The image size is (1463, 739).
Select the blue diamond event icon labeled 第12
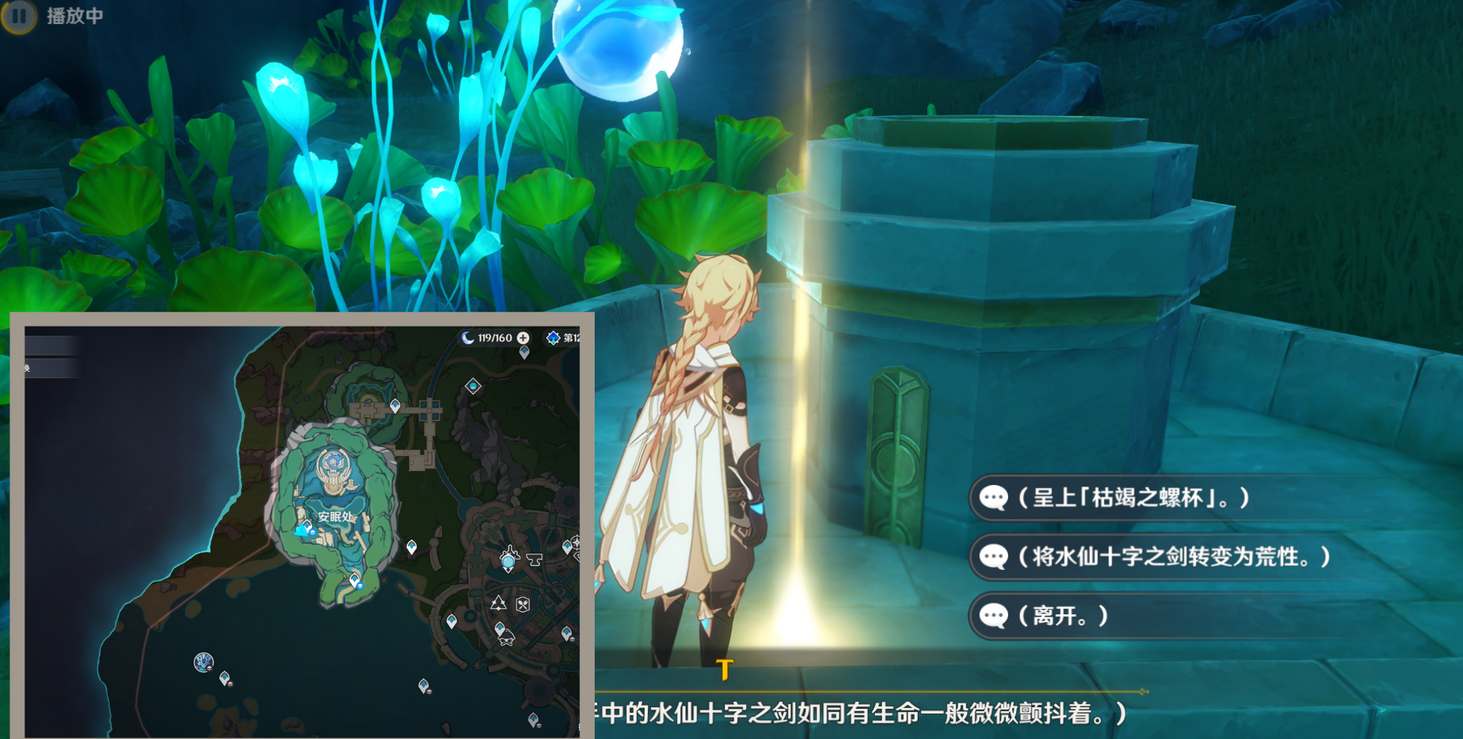click(x=553, y=338)
